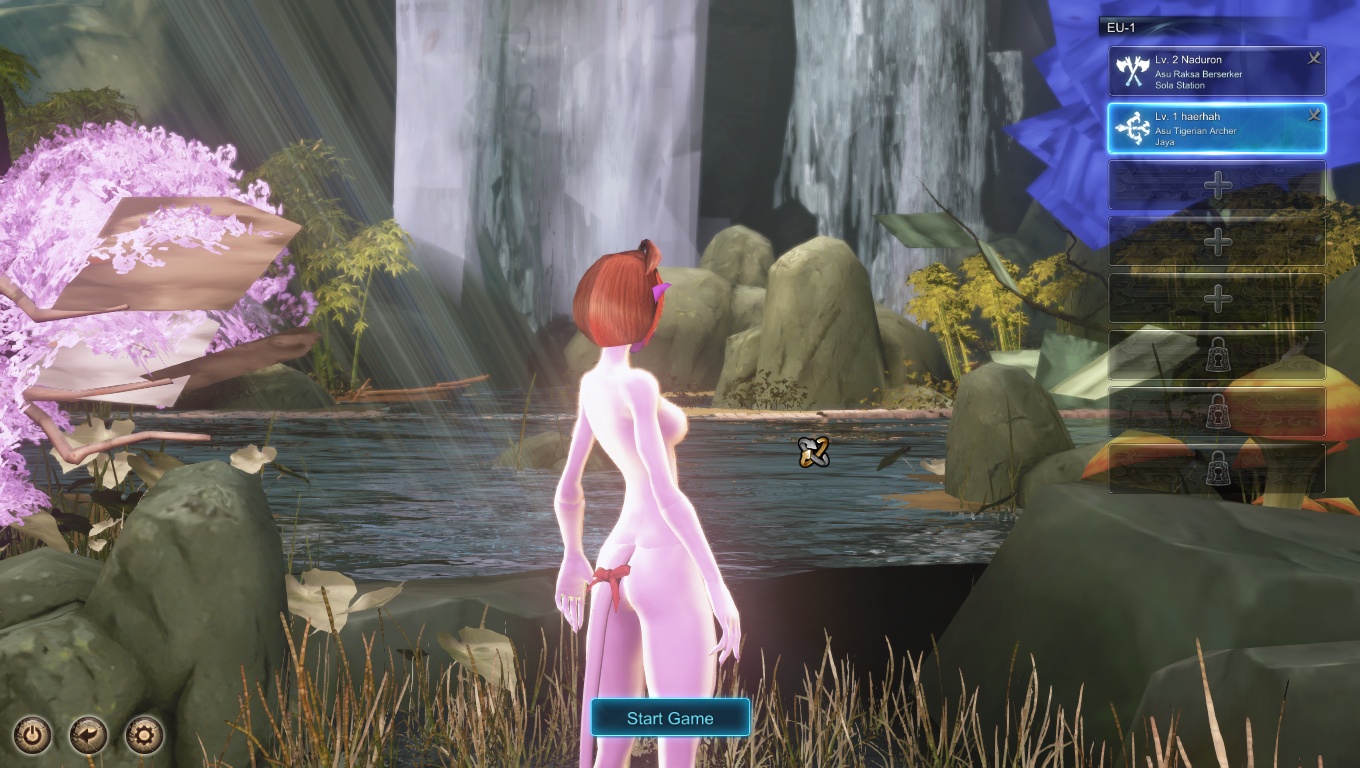Open settings via the gear icon

click(144, 736)
